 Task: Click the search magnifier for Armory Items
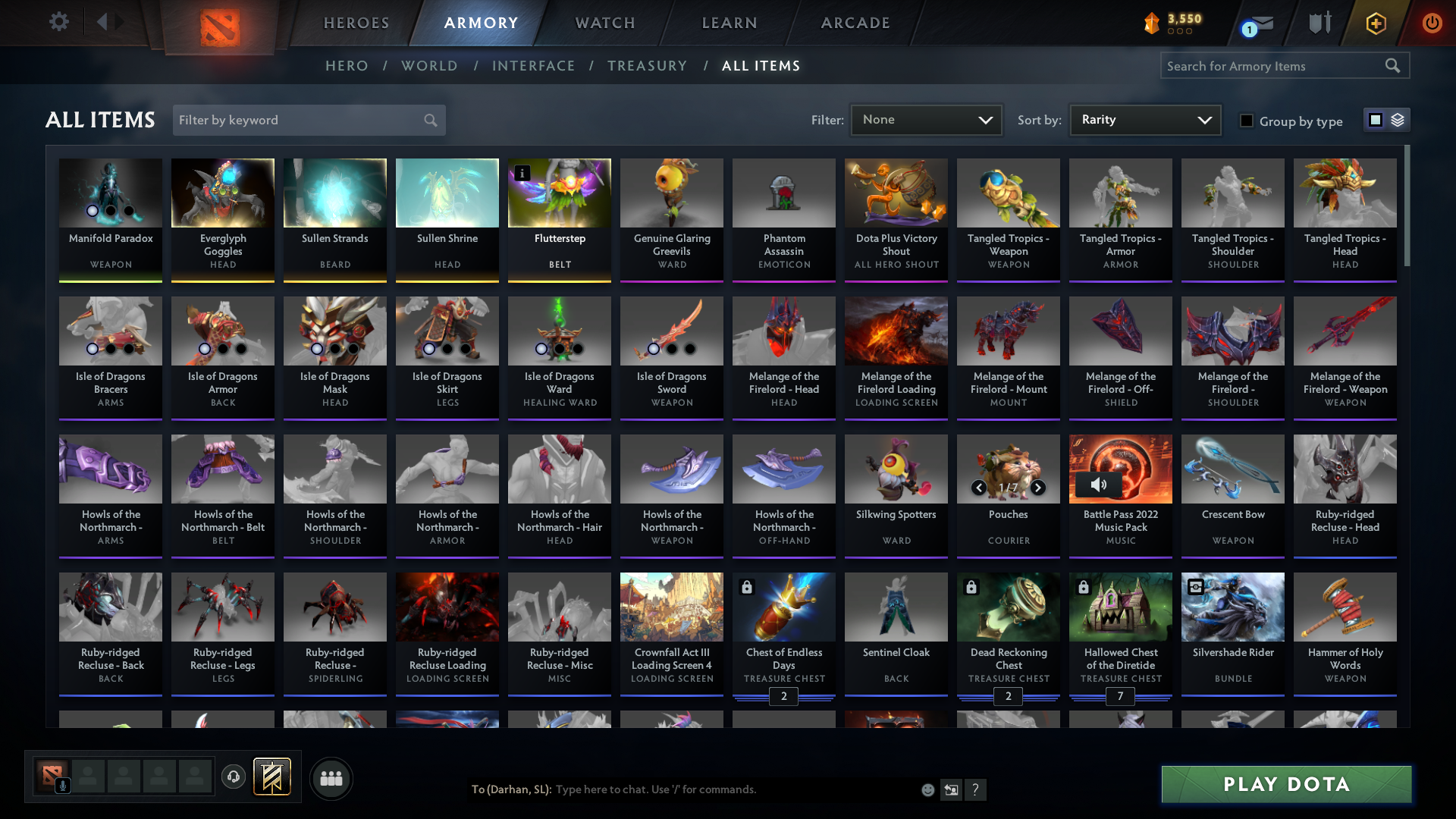coord(1394,66)
